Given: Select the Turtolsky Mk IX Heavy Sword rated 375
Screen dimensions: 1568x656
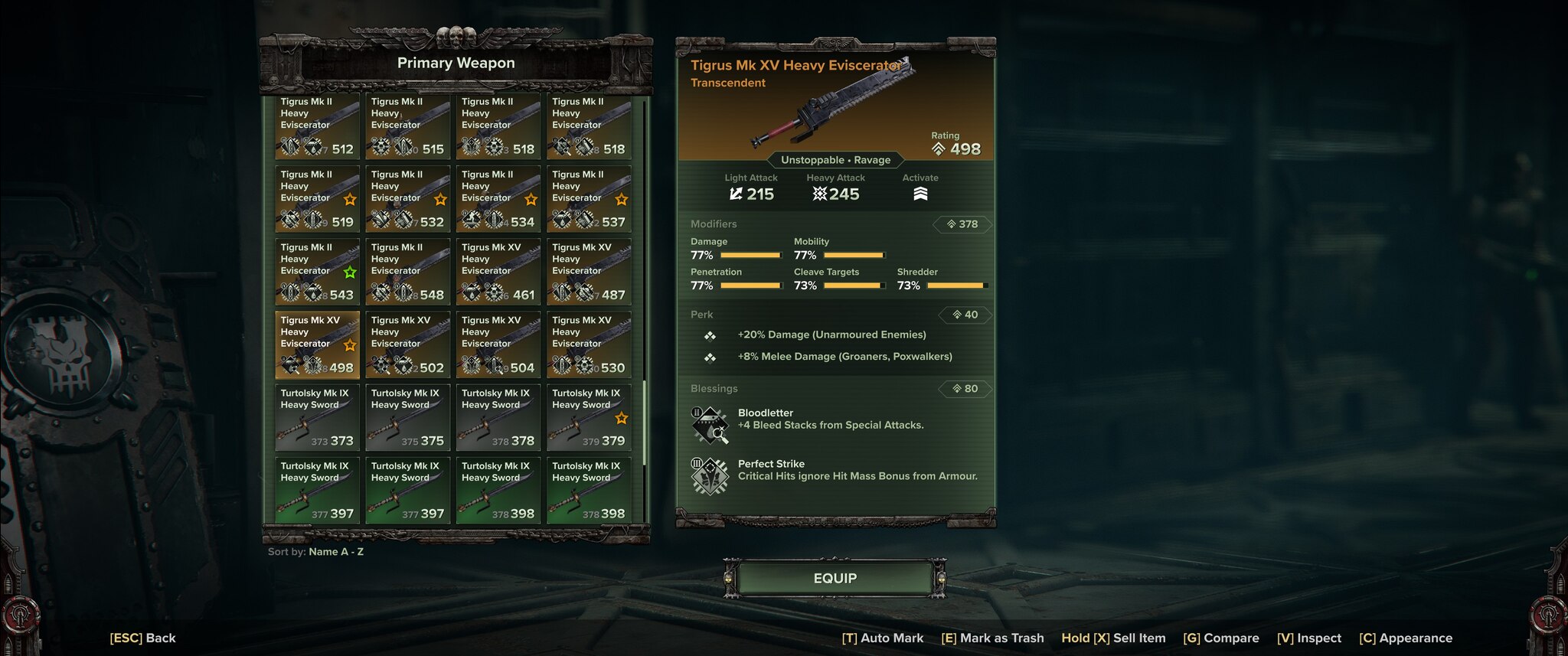Looking at the screenshot, I should [407, 418].
